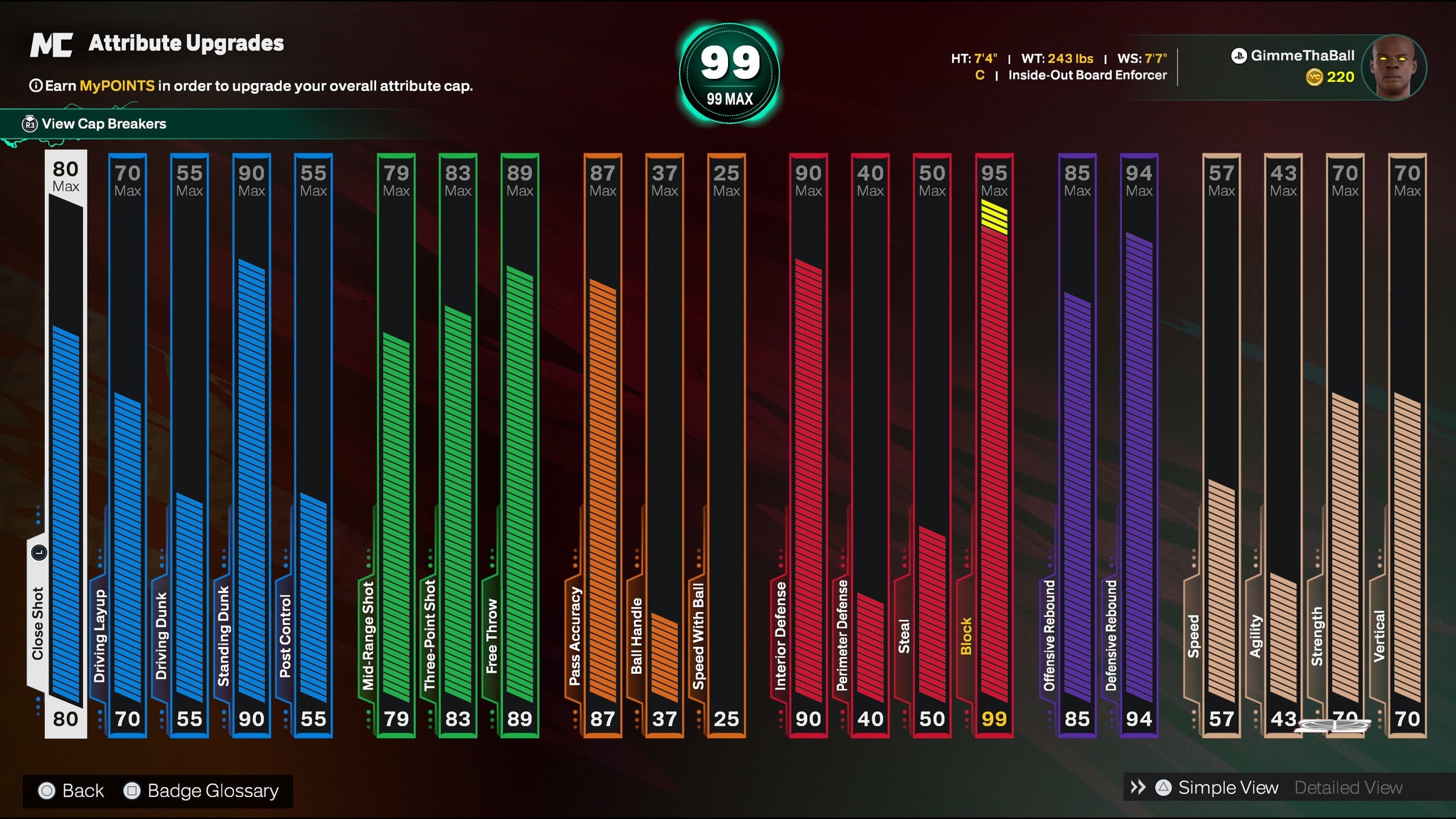
Task: Open the Badge Glossary
Action: click(212, 791)
